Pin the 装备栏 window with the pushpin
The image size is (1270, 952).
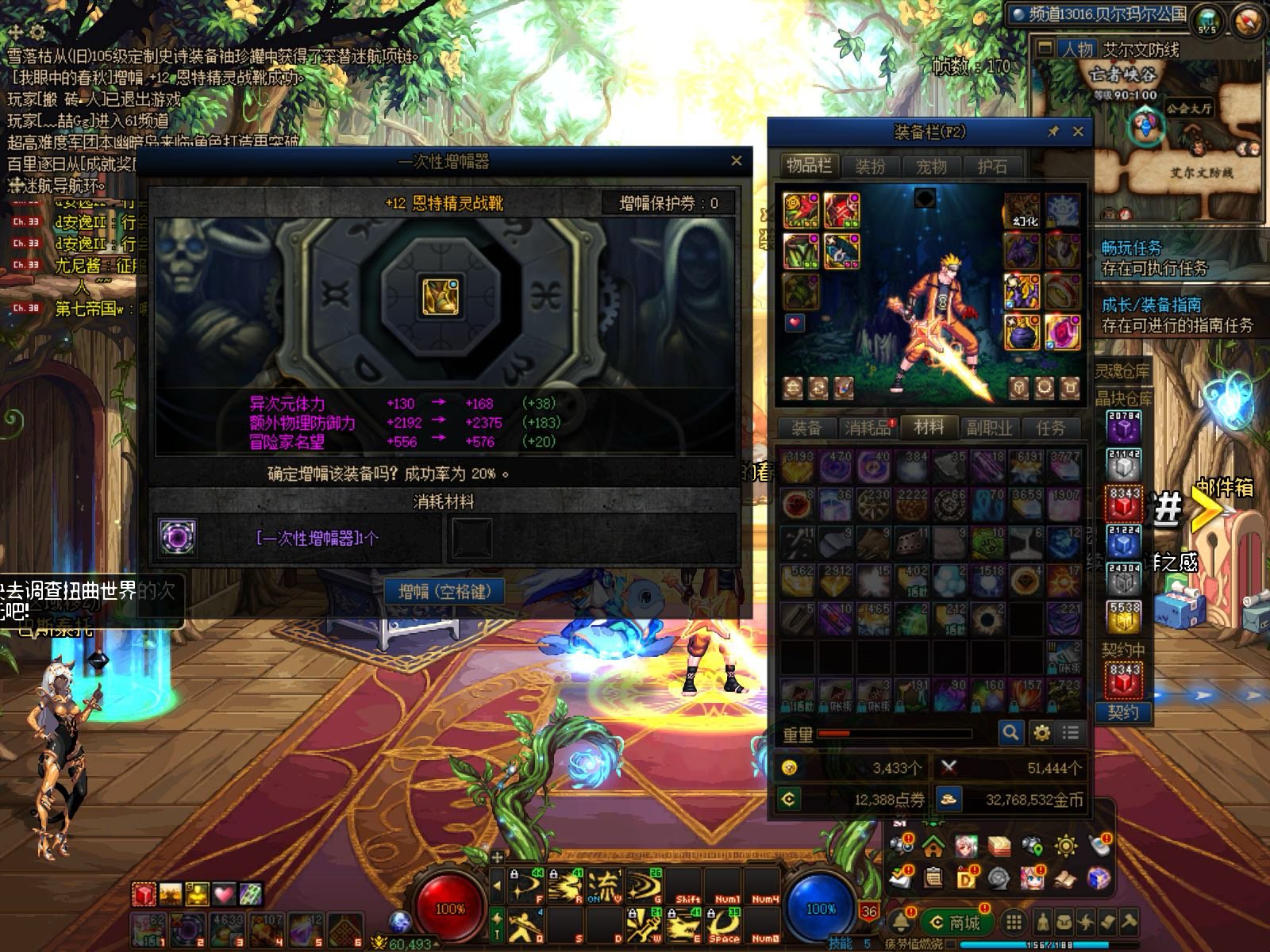point(1053,132)
